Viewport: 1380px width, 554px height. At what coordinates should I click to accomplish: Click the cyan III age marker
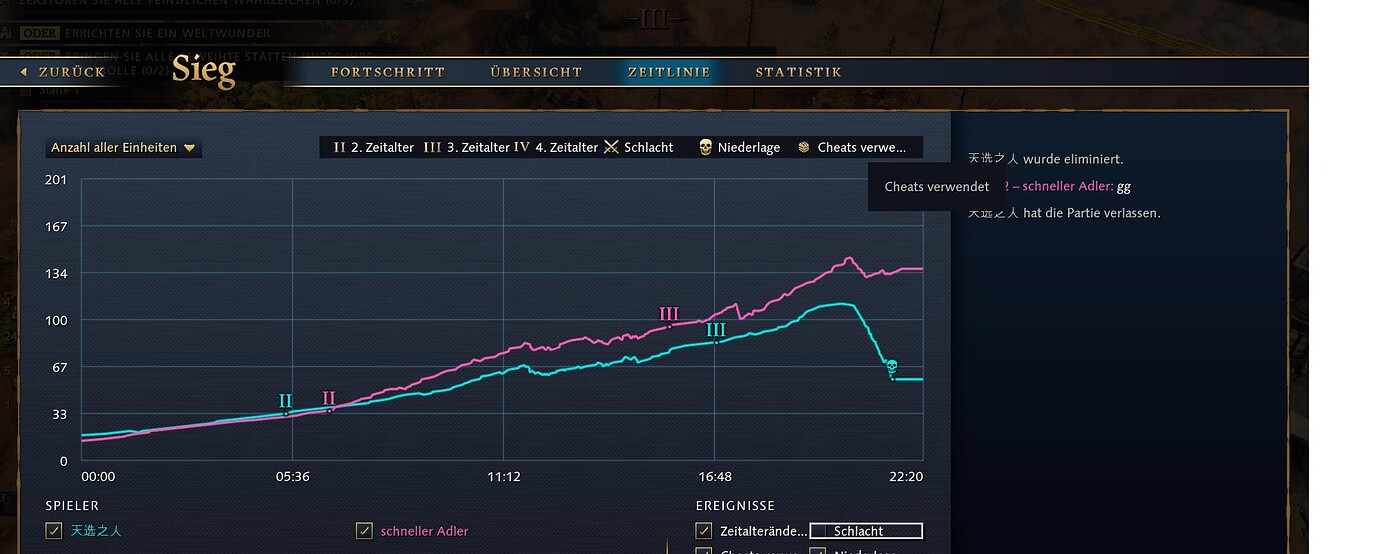click(716, 331)
